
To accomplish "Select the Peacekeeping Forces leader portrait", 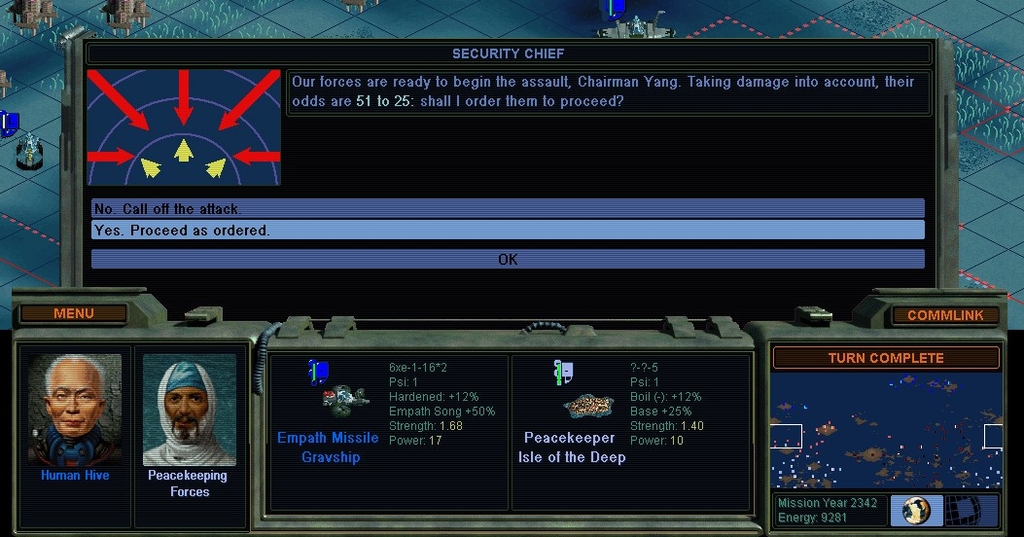I will pos(189,410).
